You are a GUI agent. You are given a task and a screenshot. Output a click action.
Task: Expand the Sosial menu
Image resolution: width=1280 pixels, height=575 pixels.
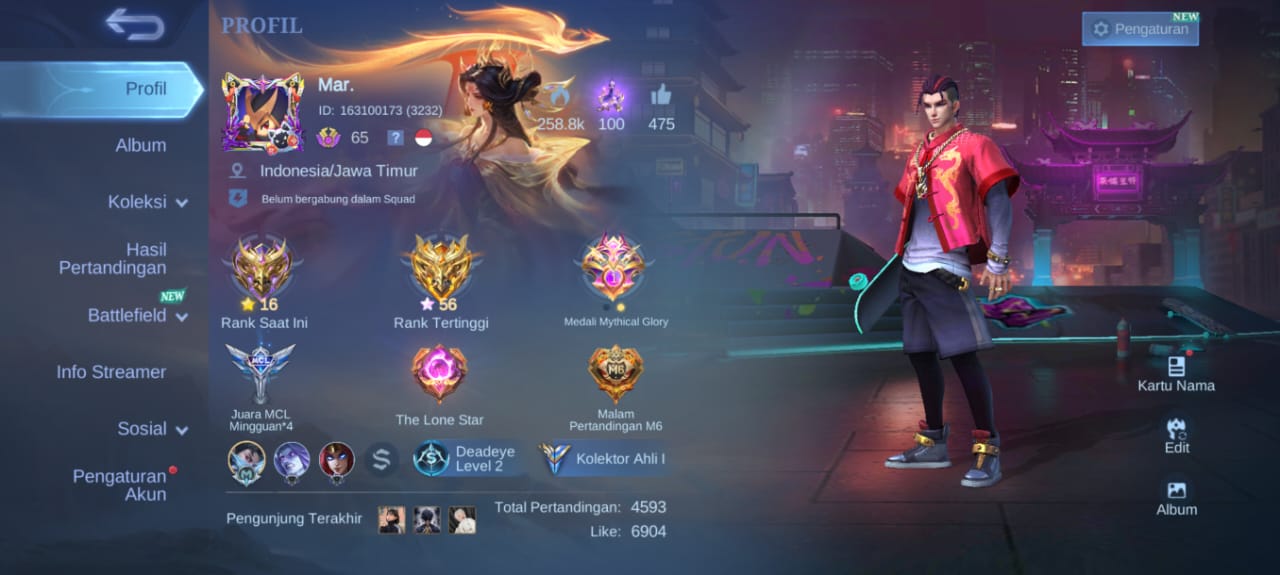point(152,429)
